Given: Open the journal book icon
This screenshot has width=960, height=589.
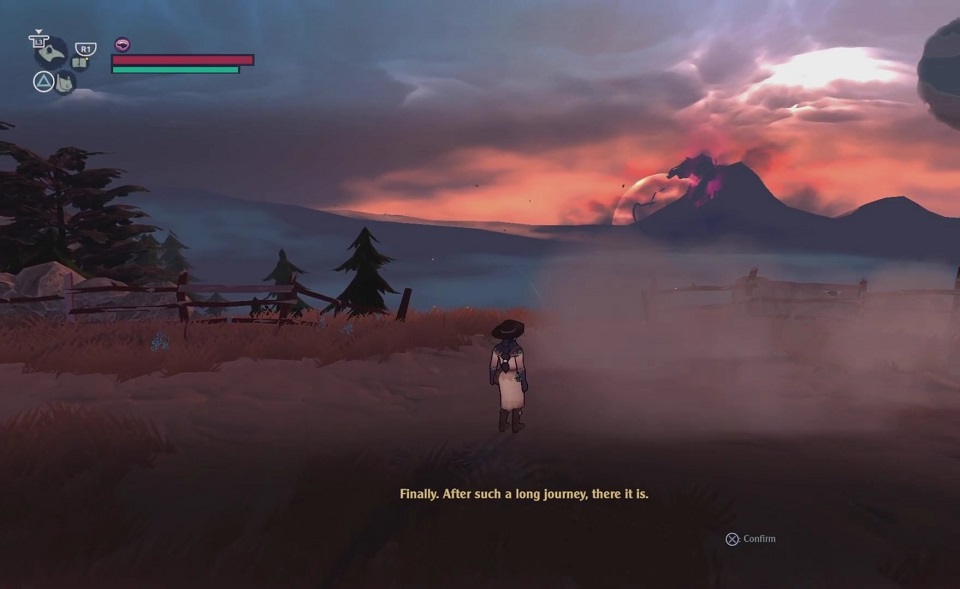Looking at the screenshot, I should tap(80, 63).
